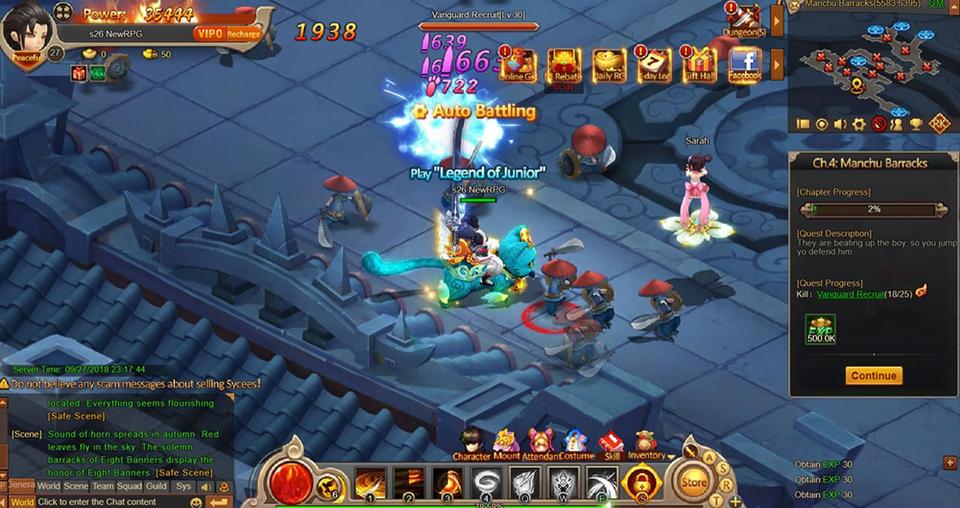Open the Mount menu
This screenshot has height=508, width=960.
[x=506, y=443]
